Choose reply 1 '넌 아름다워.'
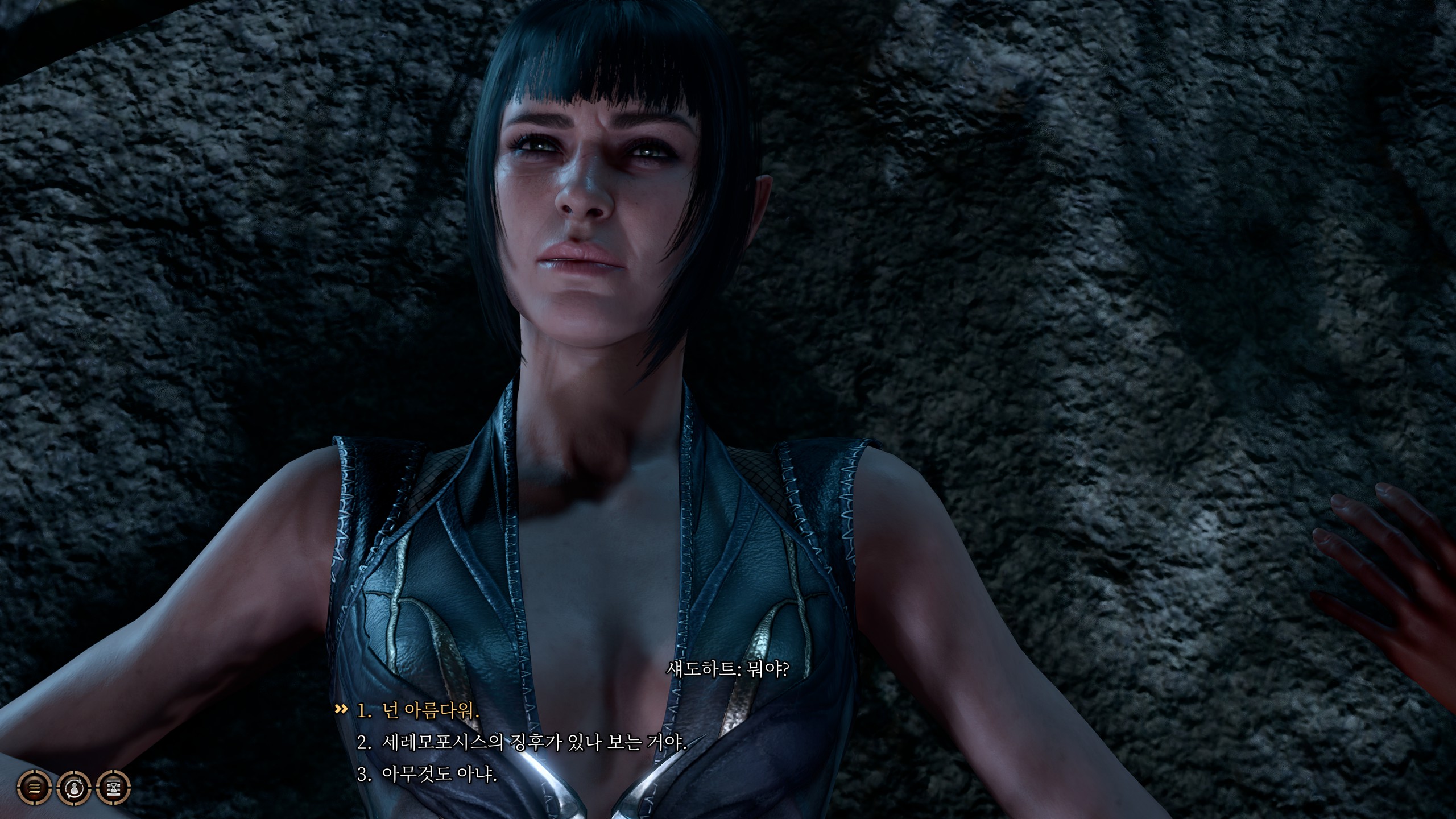 tap(418, 711)
